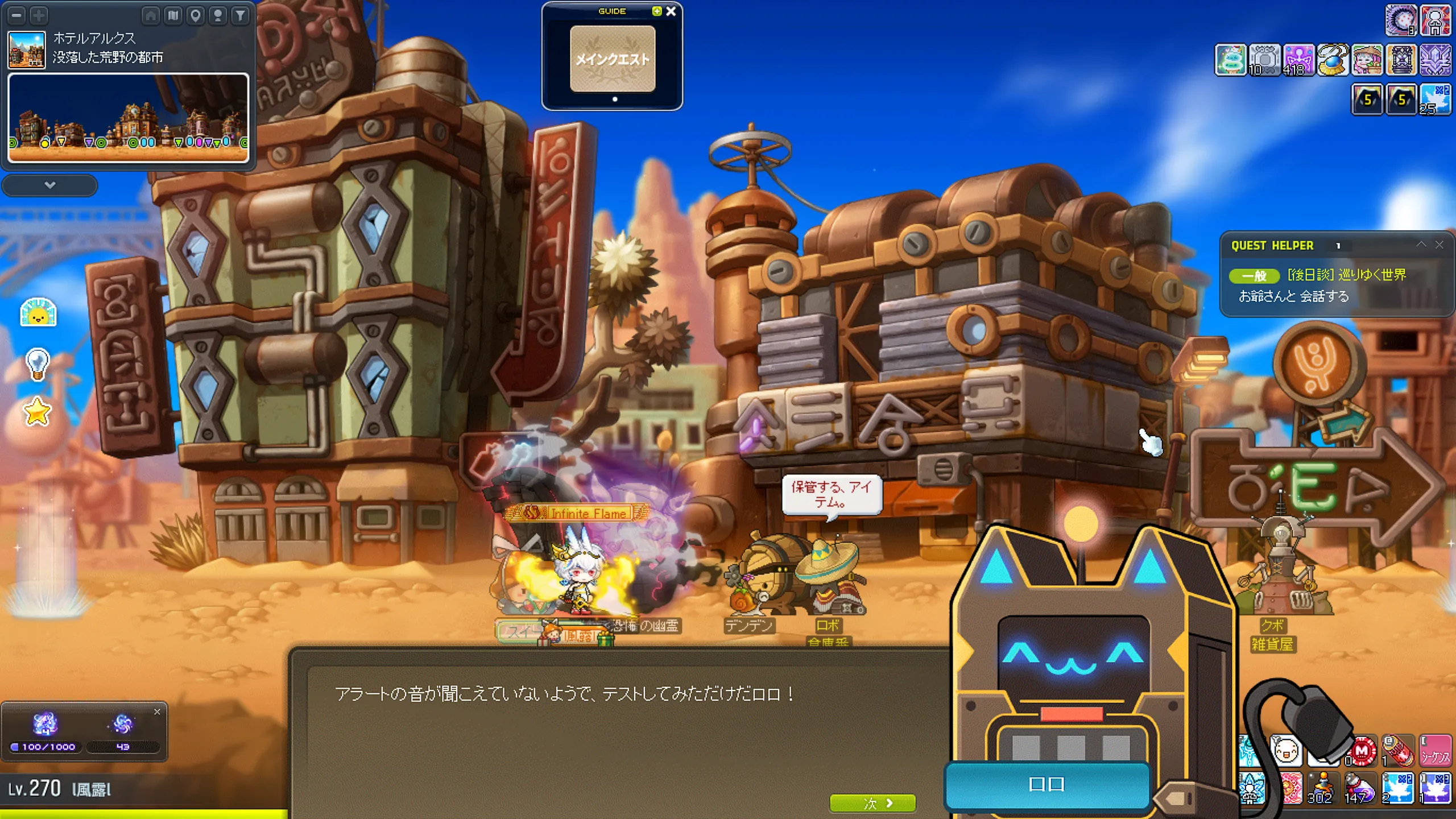Toggle the minimap funnel filter

(241, 15)
